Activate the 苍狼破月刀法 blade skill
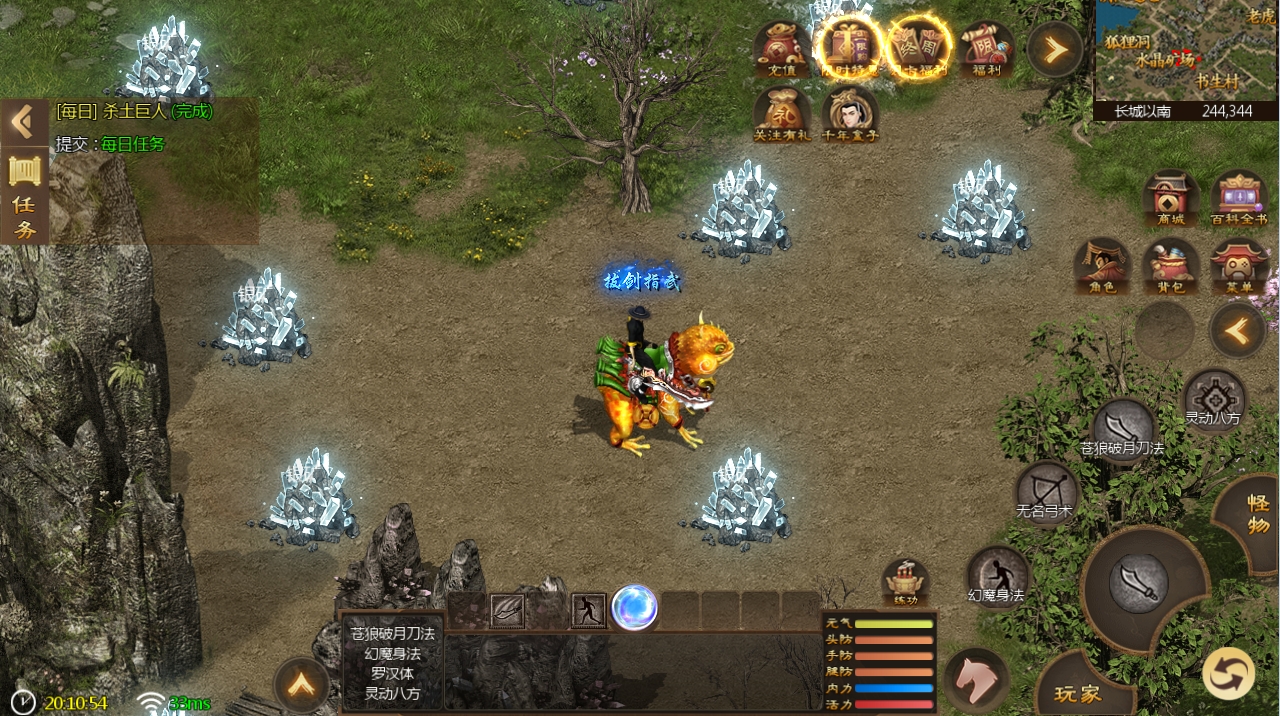This screenshot has height=716, width=1280. [1124, 428]
